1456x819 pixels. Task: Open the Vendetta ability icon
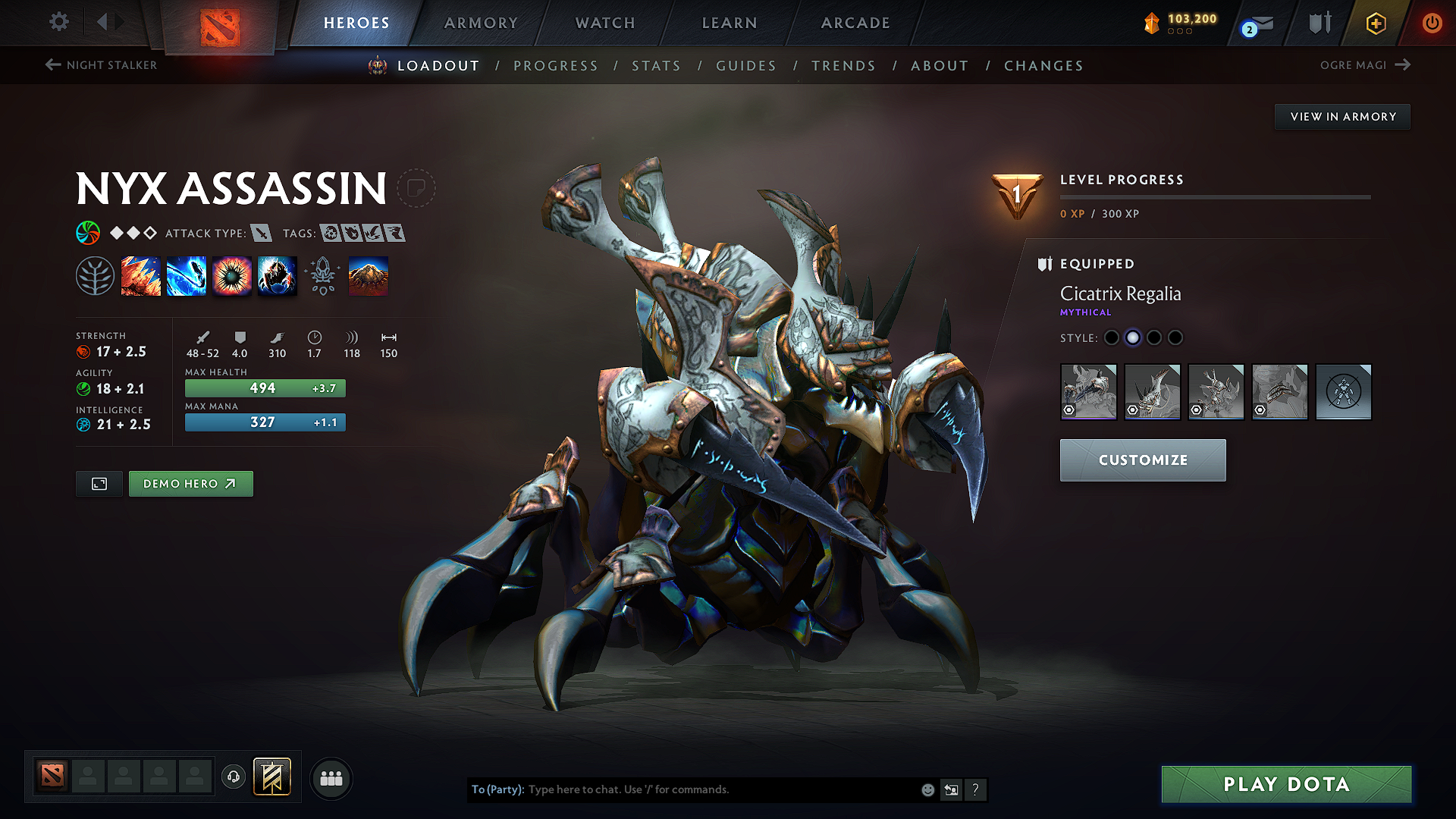click(277, 275)
